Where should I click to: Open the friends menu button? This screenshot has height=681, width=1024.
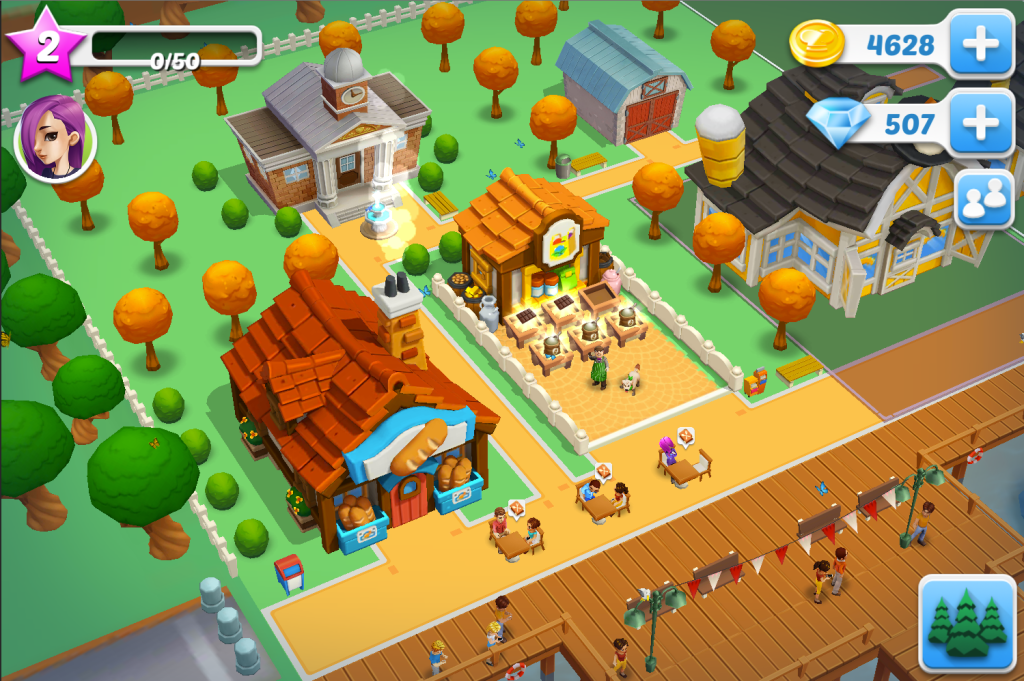point(984,201)
